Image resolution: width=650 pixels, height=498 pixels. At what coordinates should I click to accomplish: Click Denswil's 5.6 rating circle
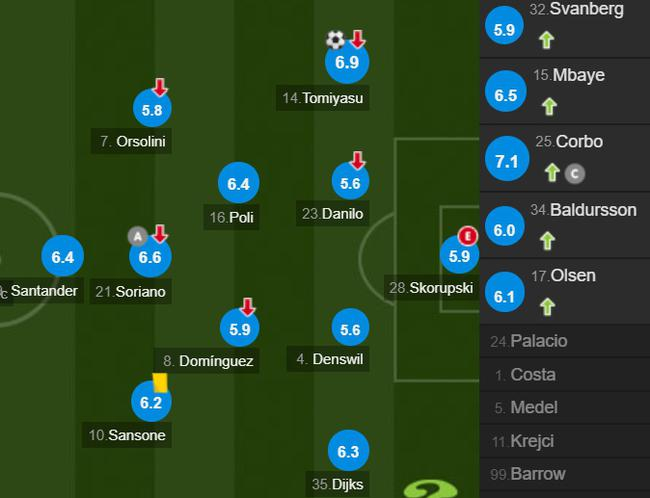click(x=350, y=331)
